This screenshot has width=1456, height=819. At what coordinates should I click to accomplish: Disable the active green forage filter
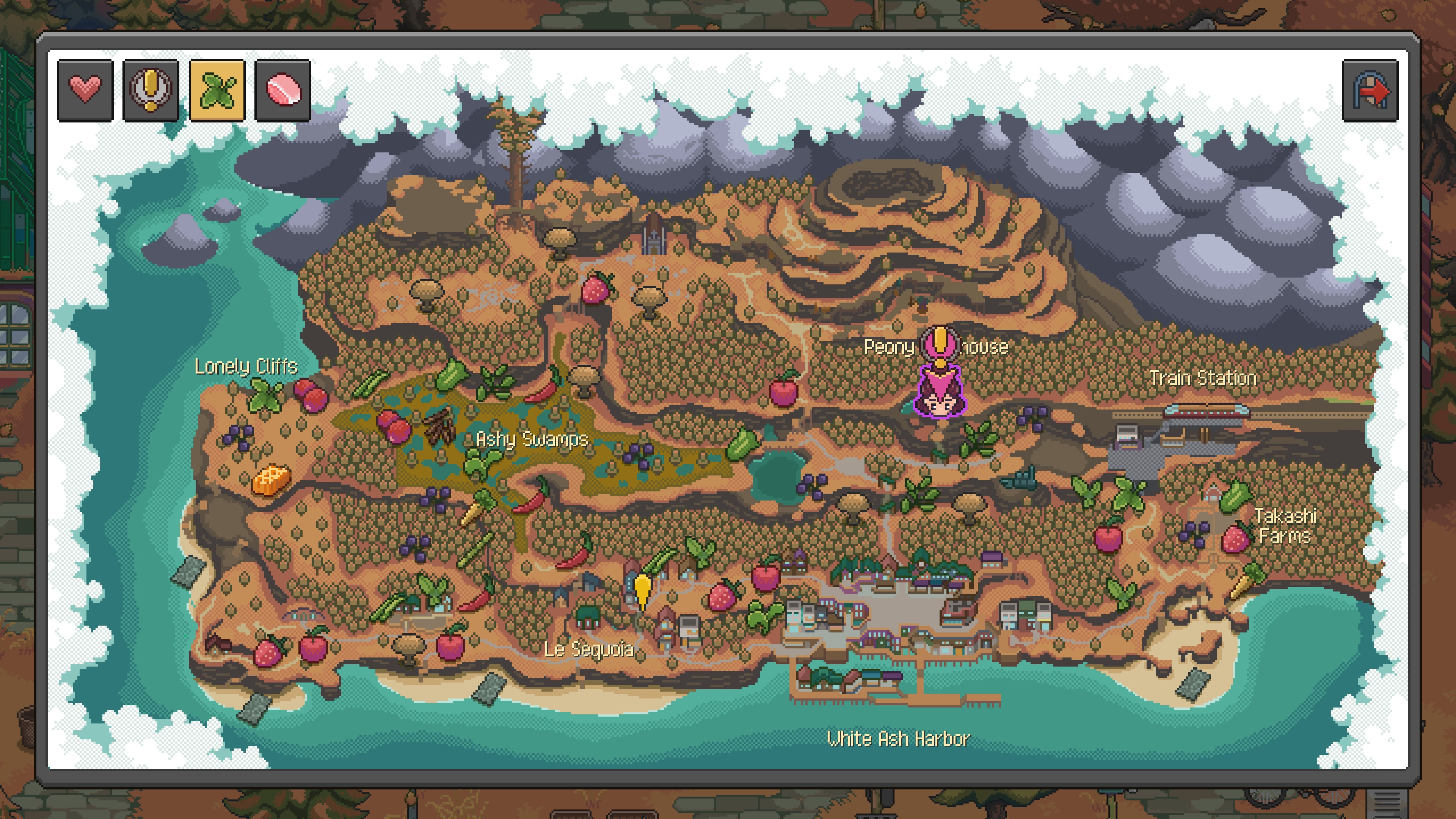(x=218, y=91)
